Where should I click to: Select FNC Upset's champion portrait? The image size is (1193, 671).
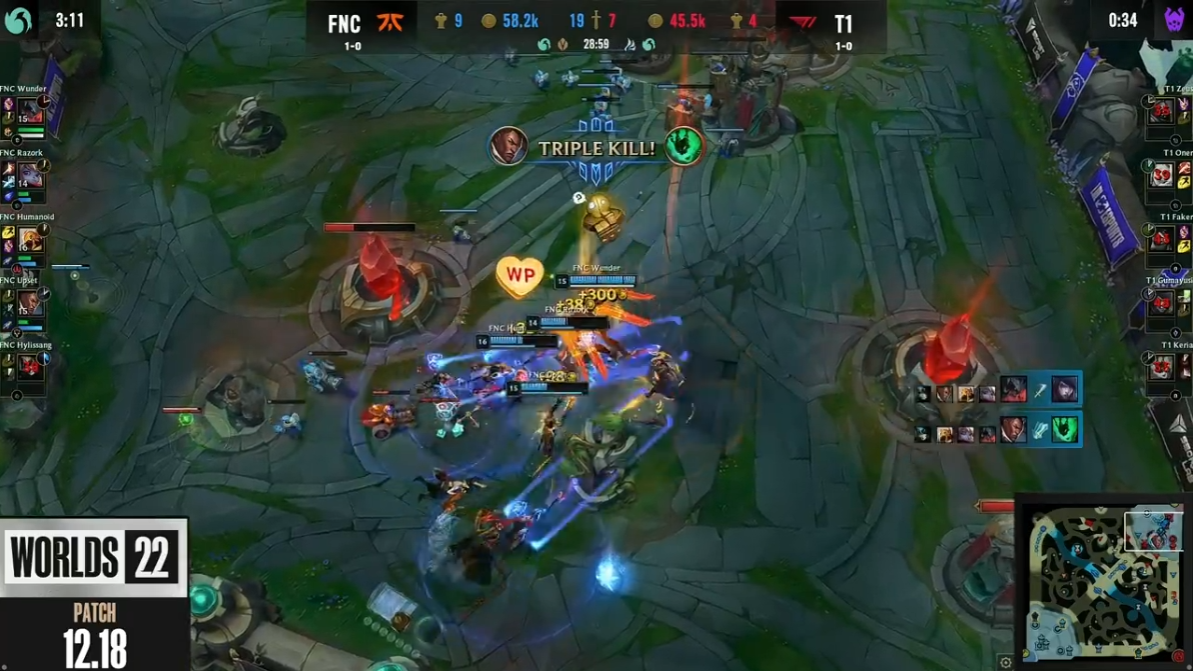31,304
